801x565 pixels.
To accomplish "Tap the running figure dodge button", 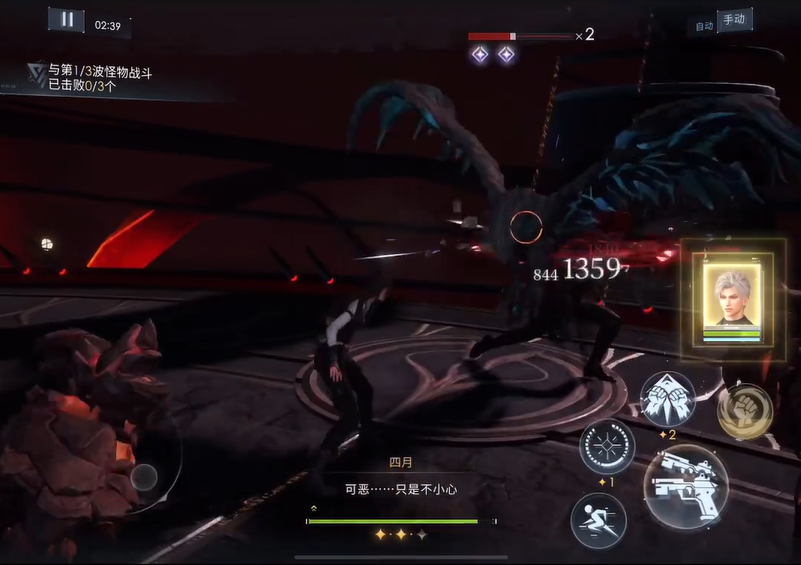I will click(598, 520).
